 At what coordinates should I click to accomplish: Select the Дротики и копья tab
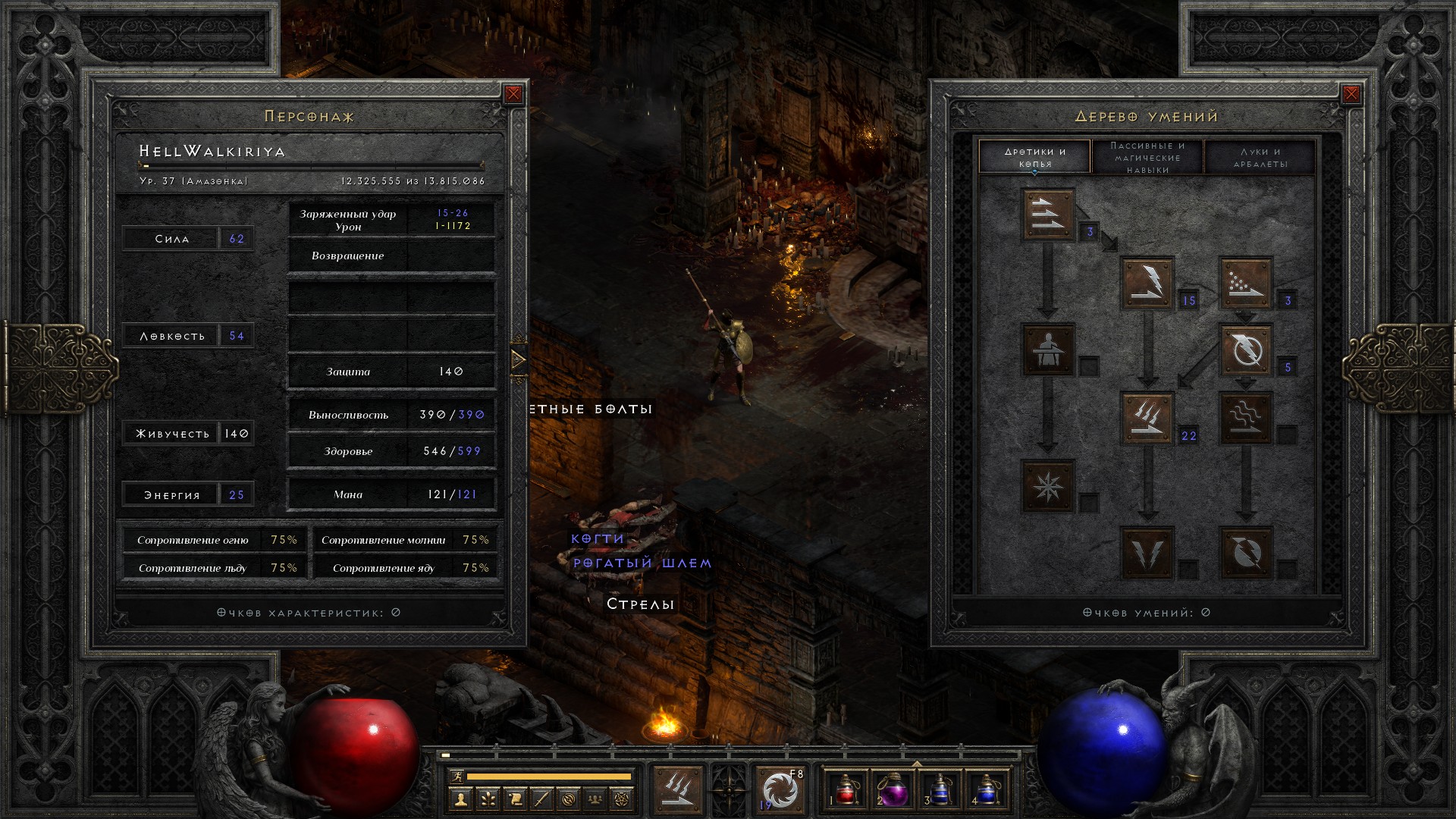pos(1035,158)
